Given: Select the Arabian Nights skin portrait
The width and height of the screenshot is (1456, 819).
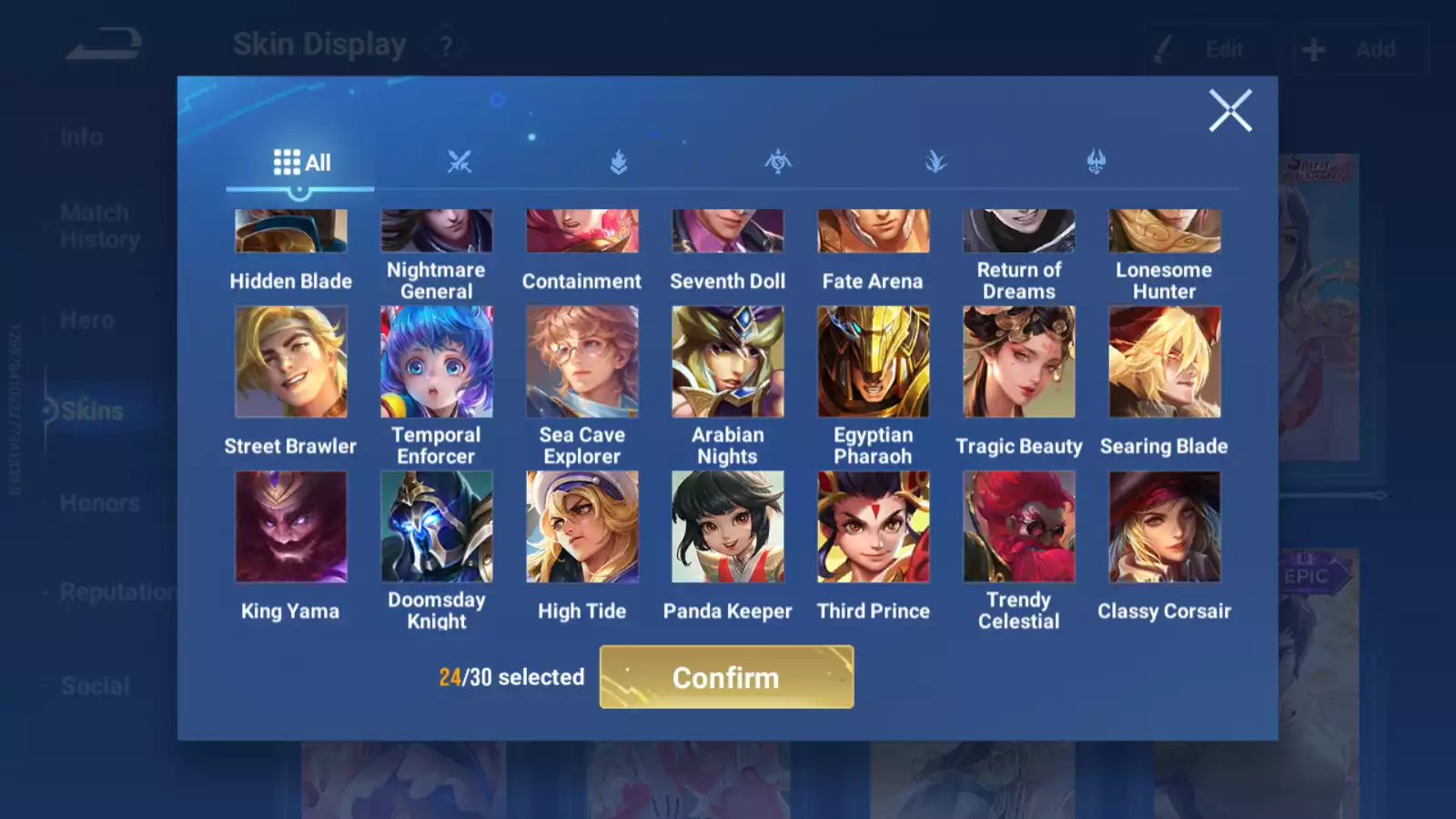Looking at the screenshot, I should (x=728, y=362).
